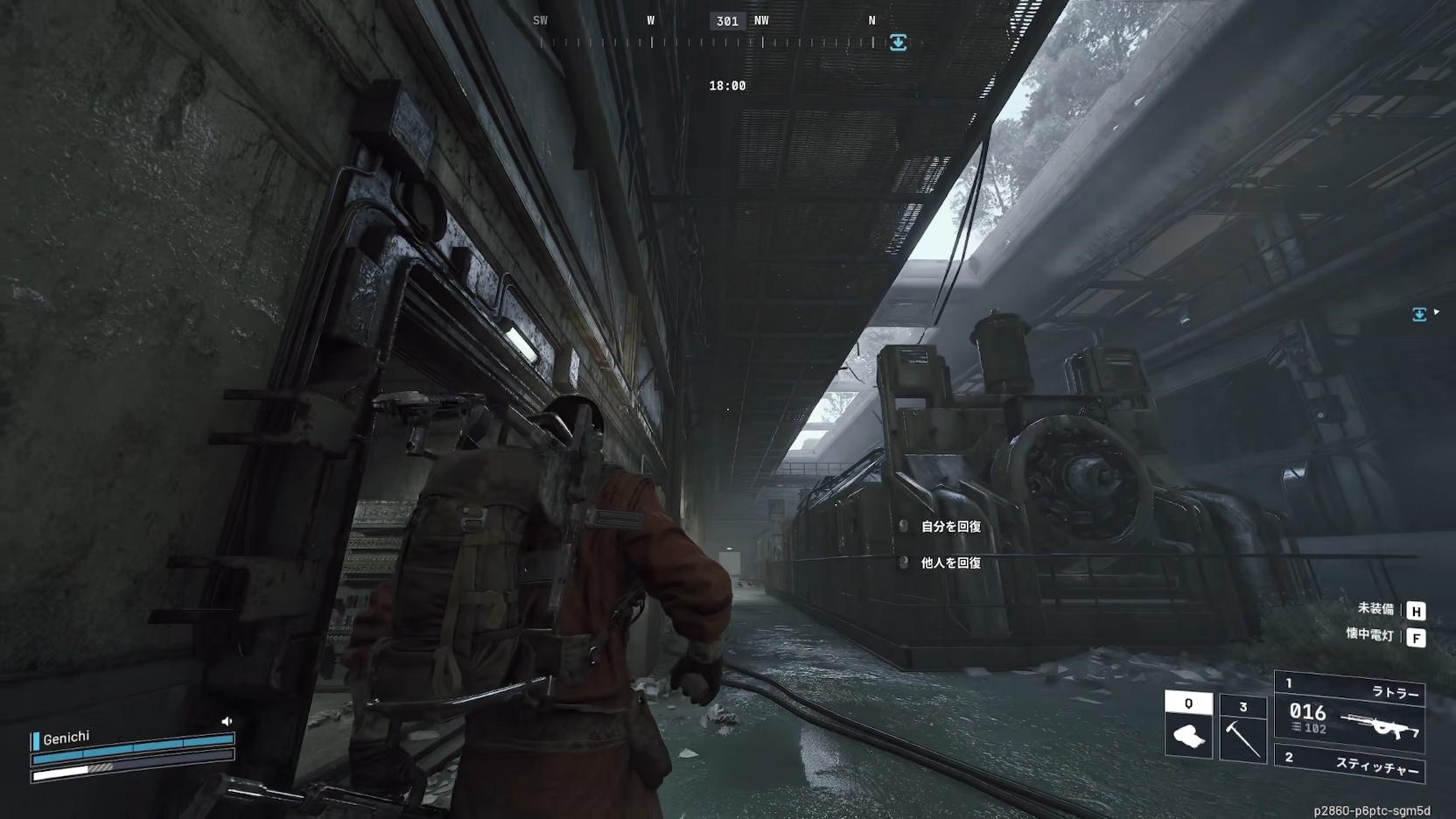The image size is (1456, 819).
Task: Click the speaker icon beside Genichi's name
Action: [227, 721]
